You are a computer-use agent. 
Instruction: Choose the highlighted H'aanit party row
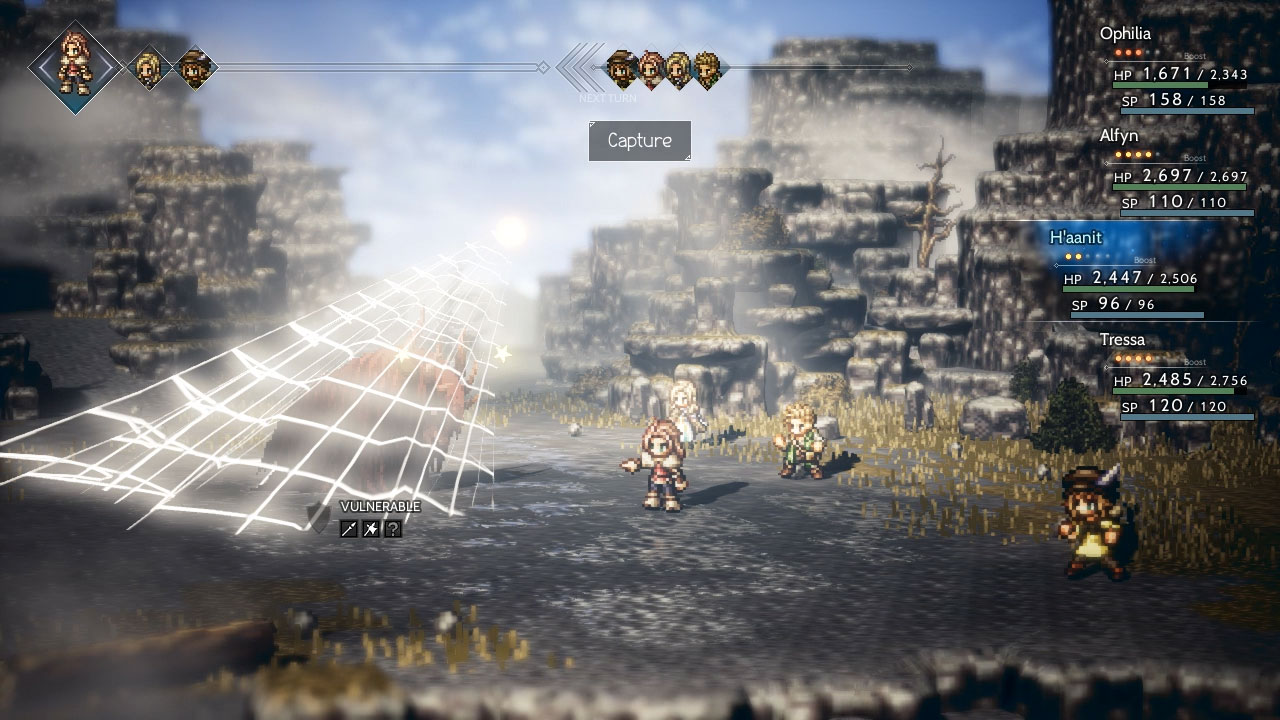[x=1140, y=274]
